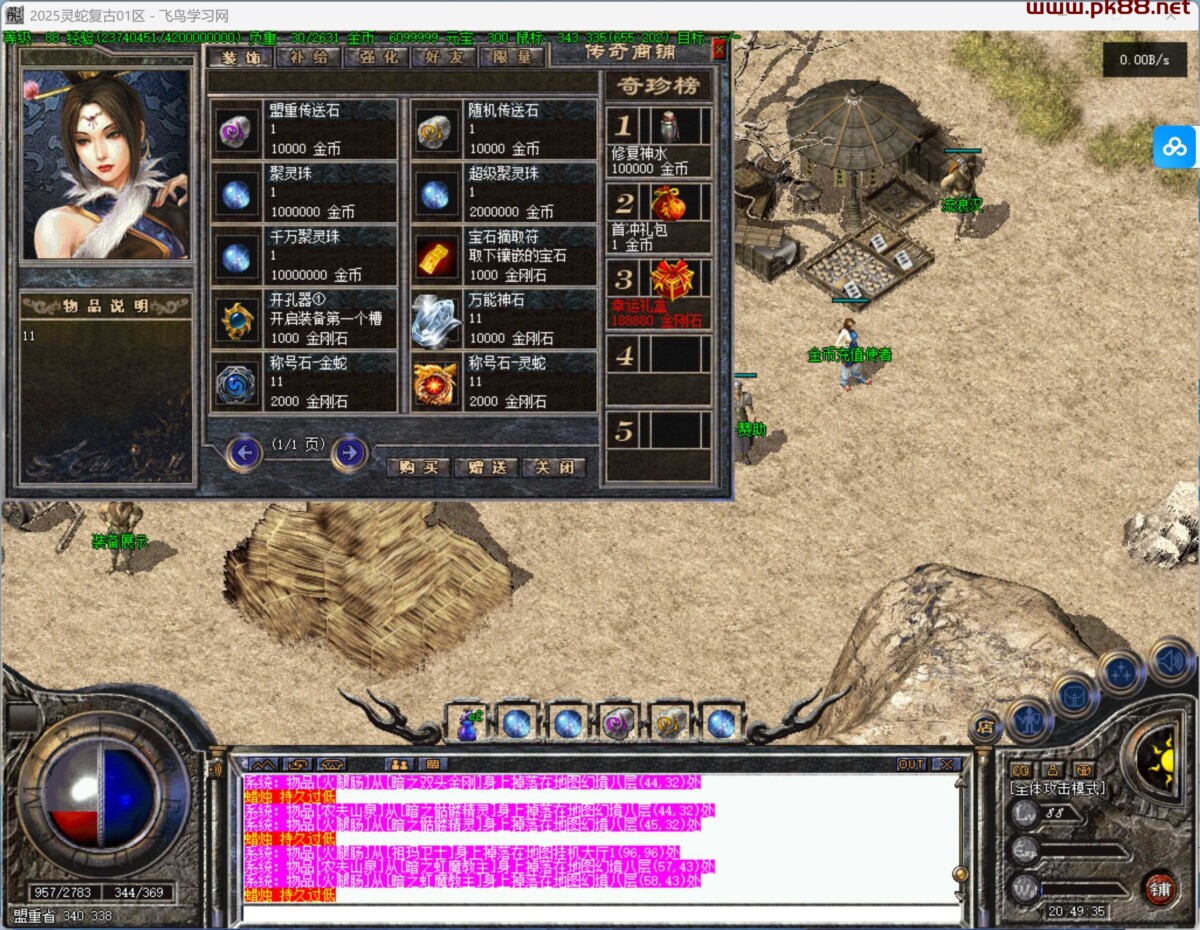This screenshot has height=930, width=1200.
Task: Close the shop with the red X
Action: click(719, 49)
